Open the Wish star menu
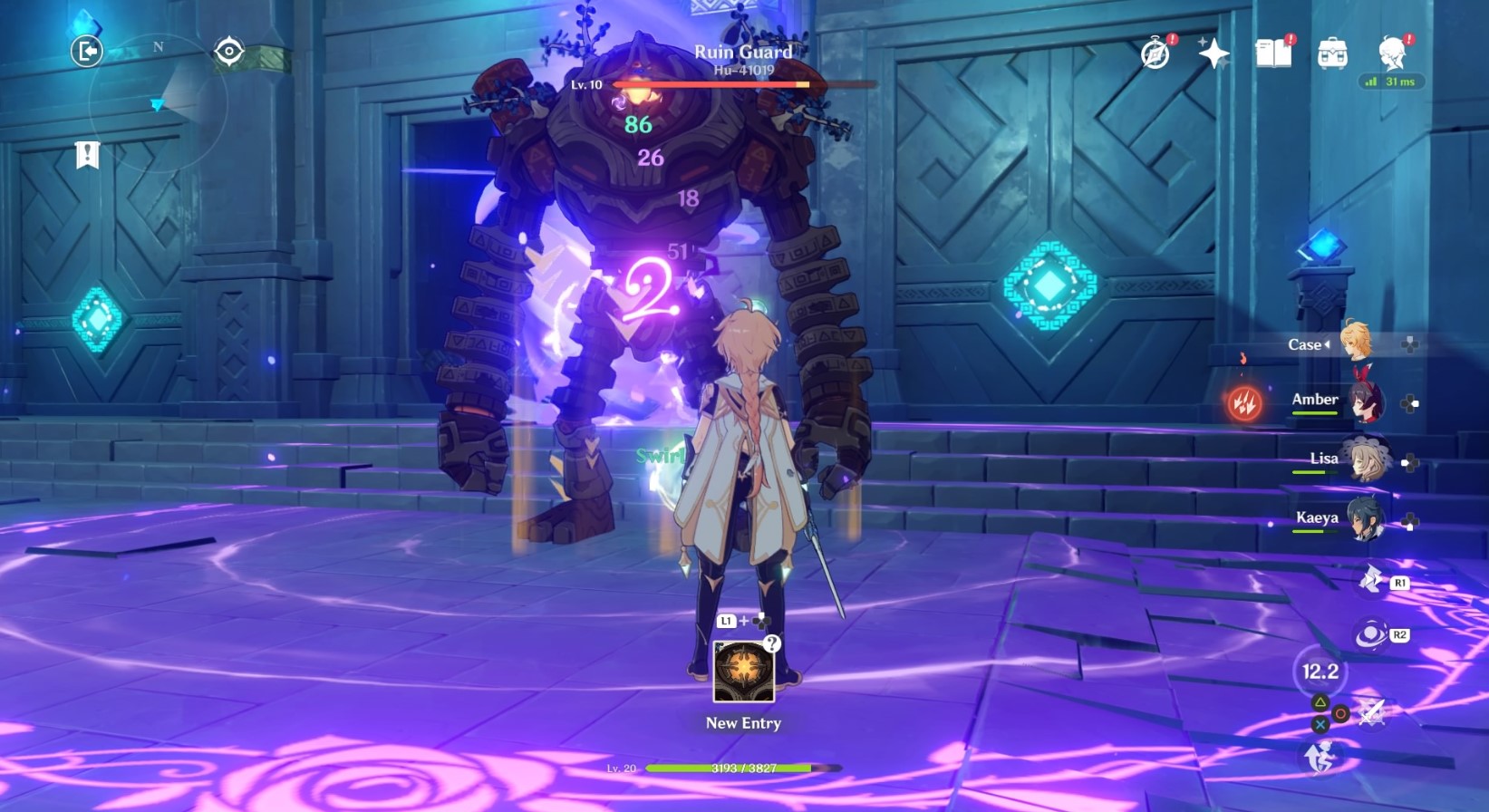Viewport: 1489px width, 812px height. pyautogui.click(x=1213, y=54)
